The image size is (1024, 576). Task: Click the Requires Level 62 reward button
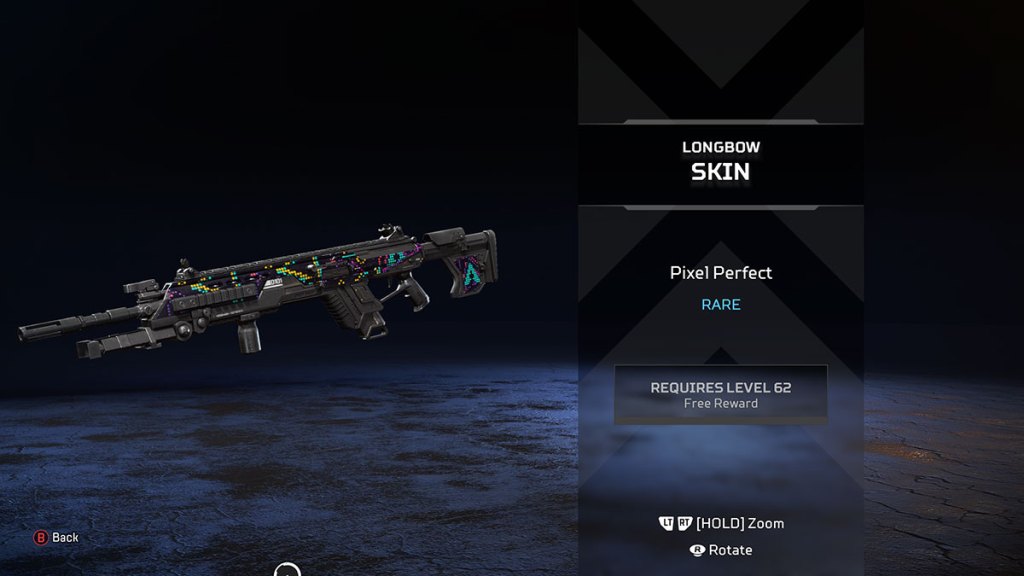click(720, 394)
